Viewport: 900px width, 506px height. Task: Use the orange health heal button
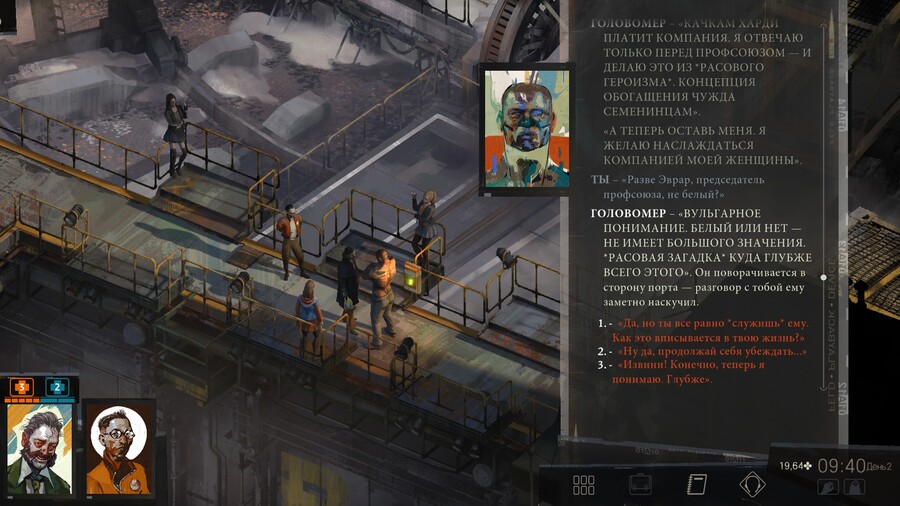(22, 387)
